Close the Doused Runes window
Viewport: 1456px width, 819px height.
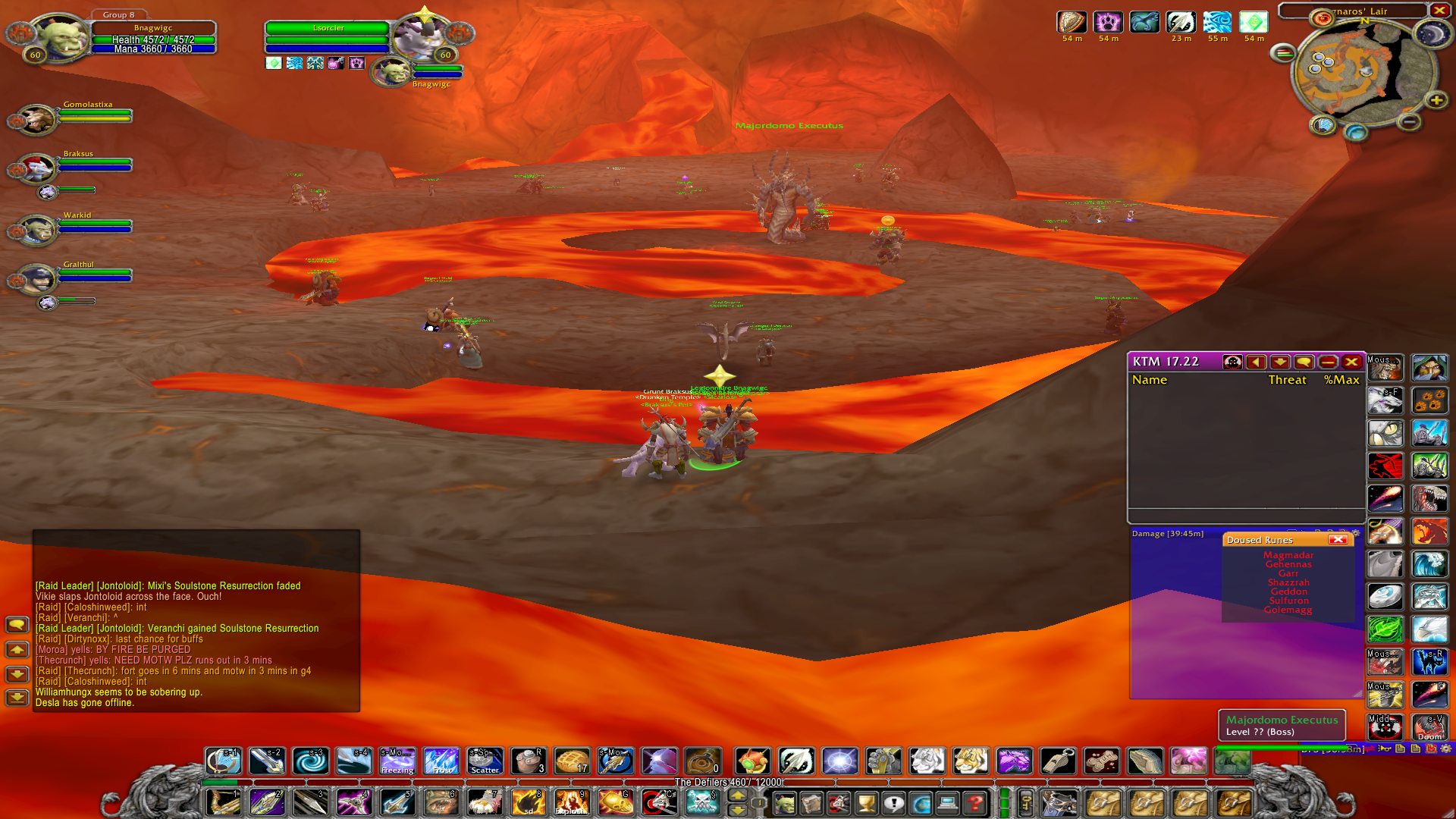(1338, 539)
